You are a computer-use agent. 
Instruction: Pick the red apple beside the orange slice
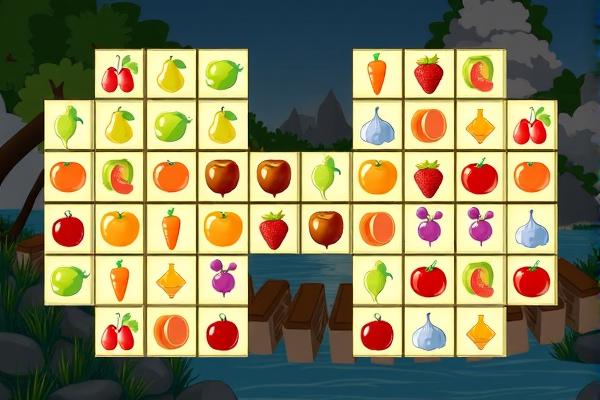pyautogui.click(x=223, y=331)
